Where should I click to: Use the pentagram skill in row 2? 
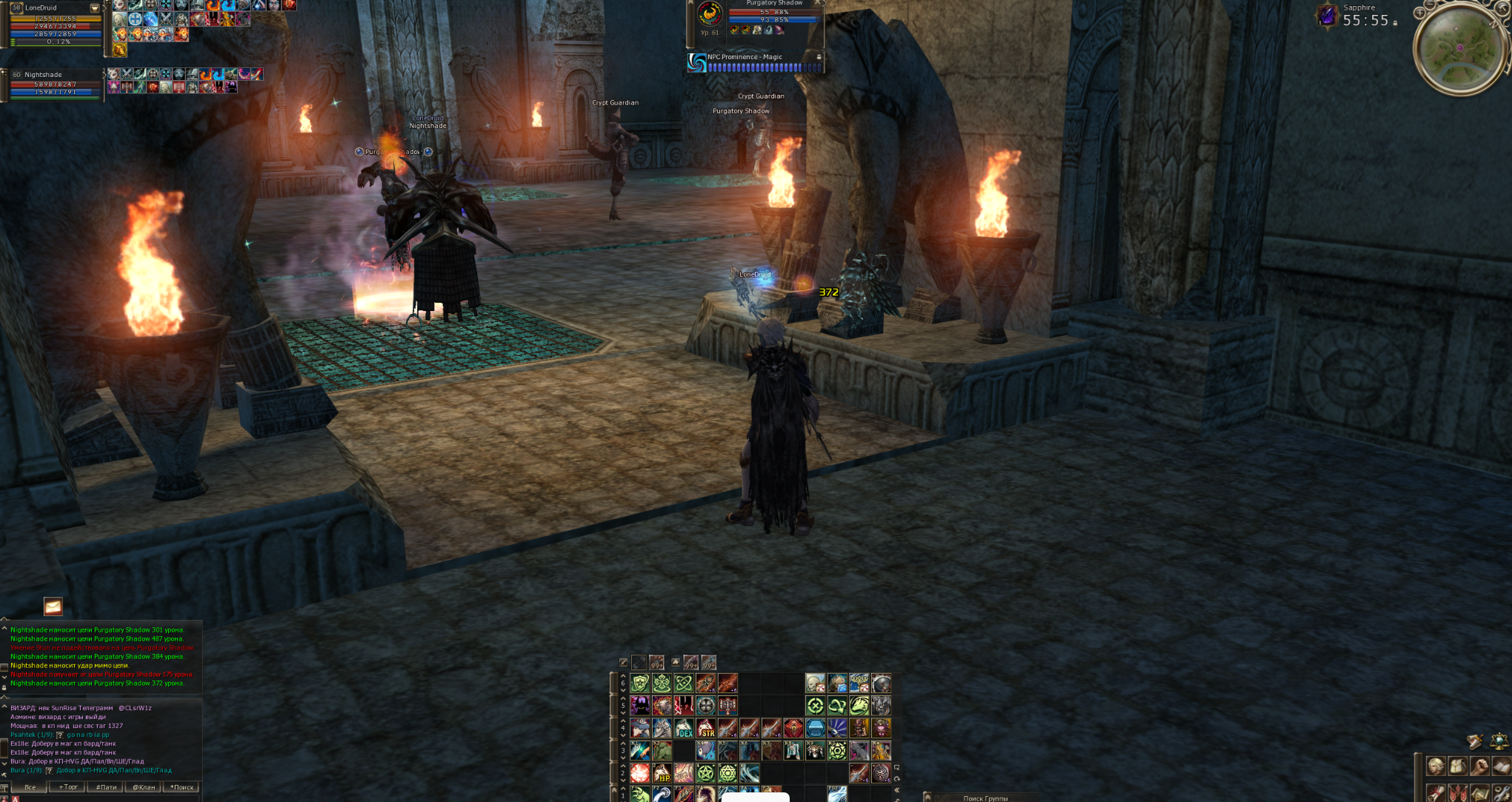[x=706, y=774]
